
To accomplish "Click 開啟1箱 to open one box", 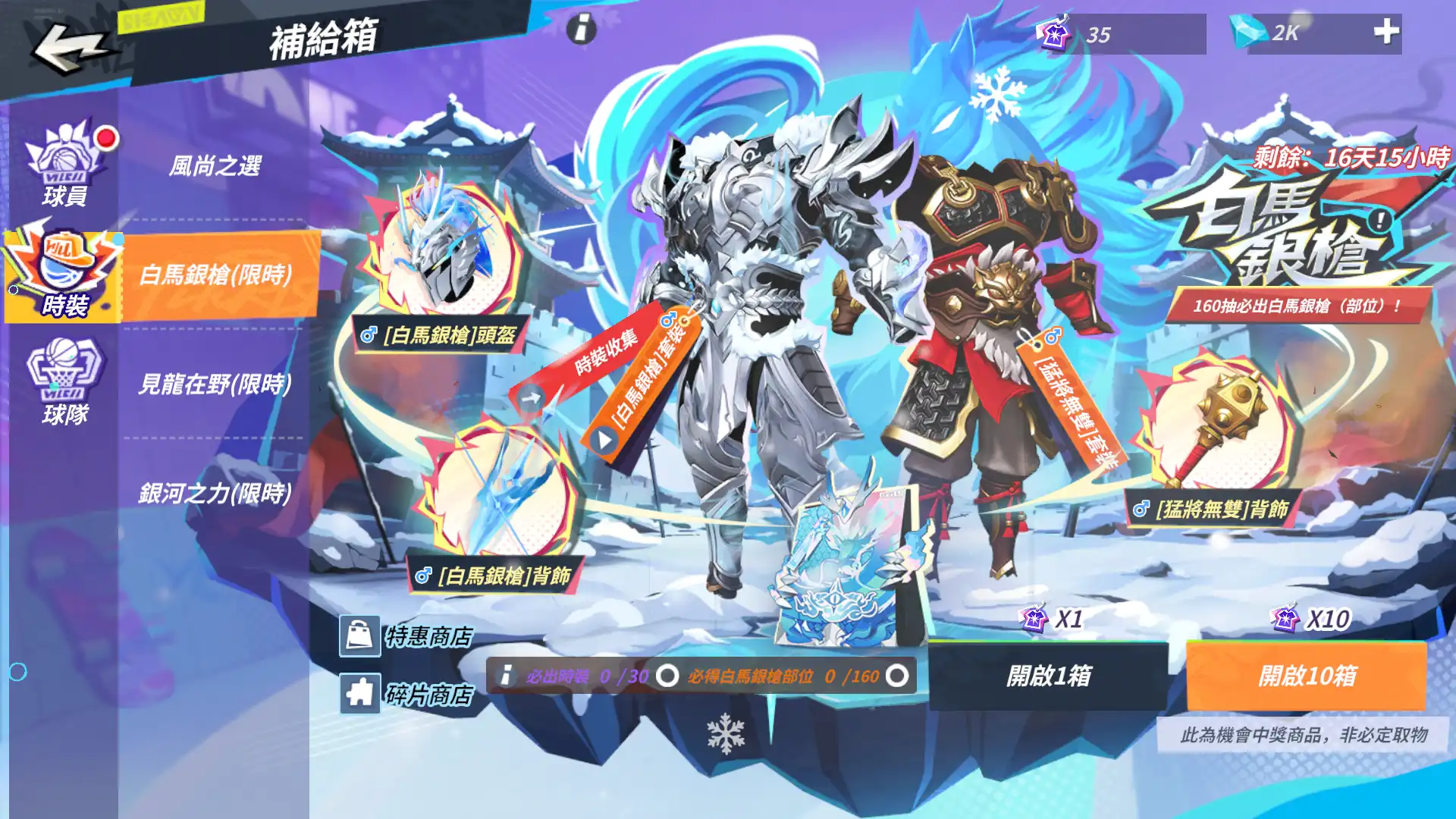I will tap(1048, 676).
